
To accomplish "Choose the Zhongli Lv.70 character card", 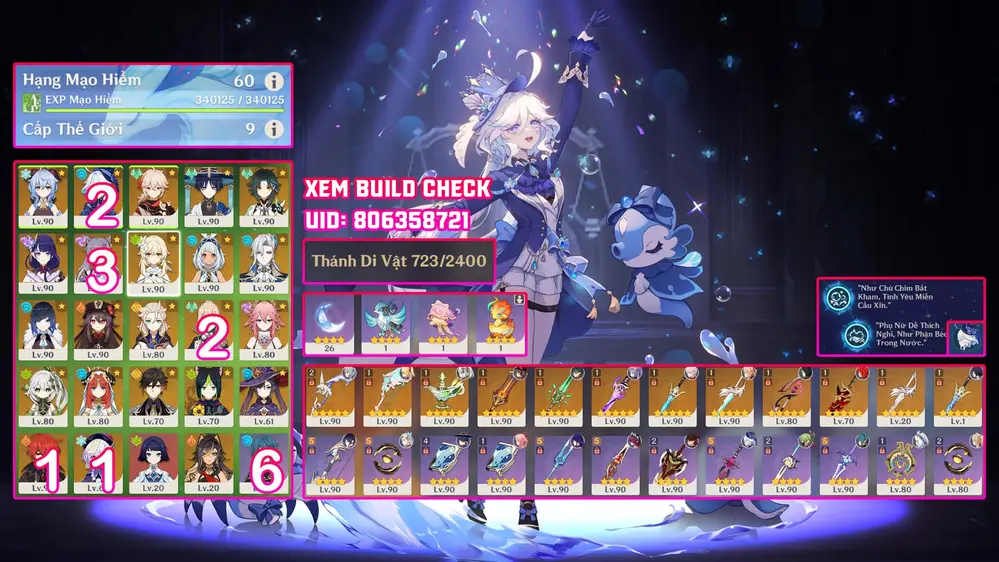I will coord(153,393).
